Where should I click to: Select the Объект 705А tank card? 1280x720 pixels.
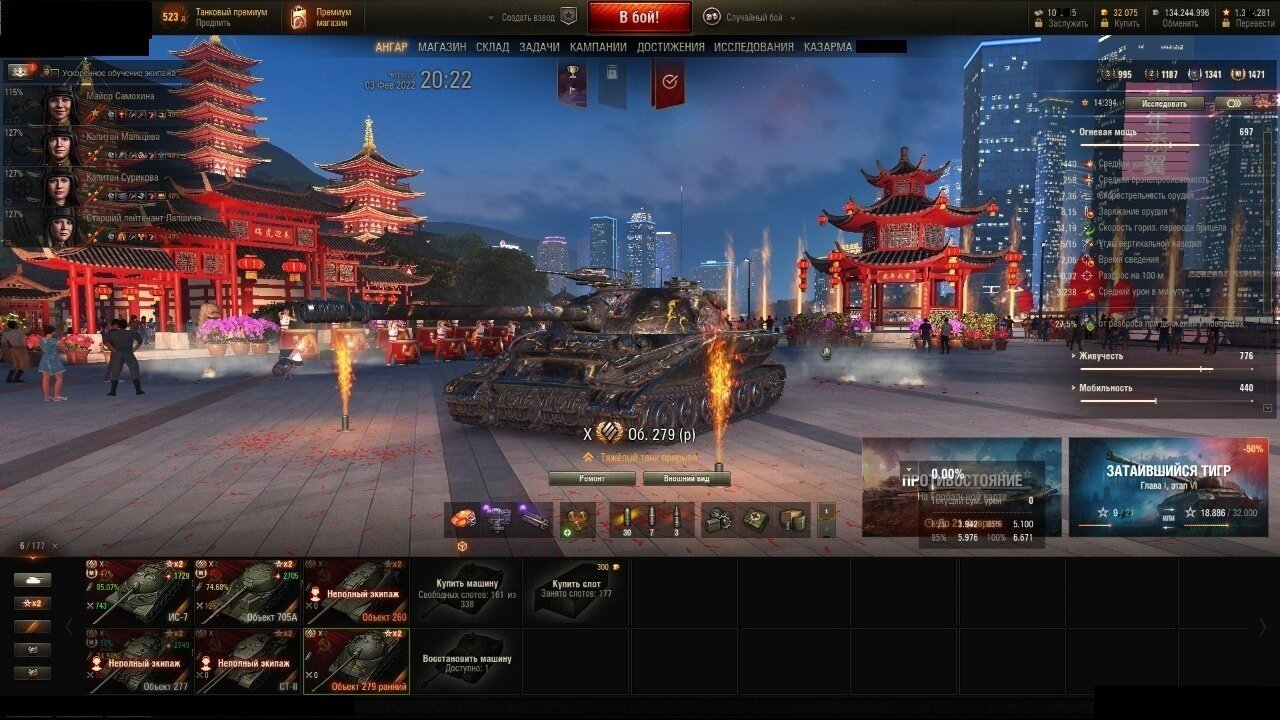248,592
